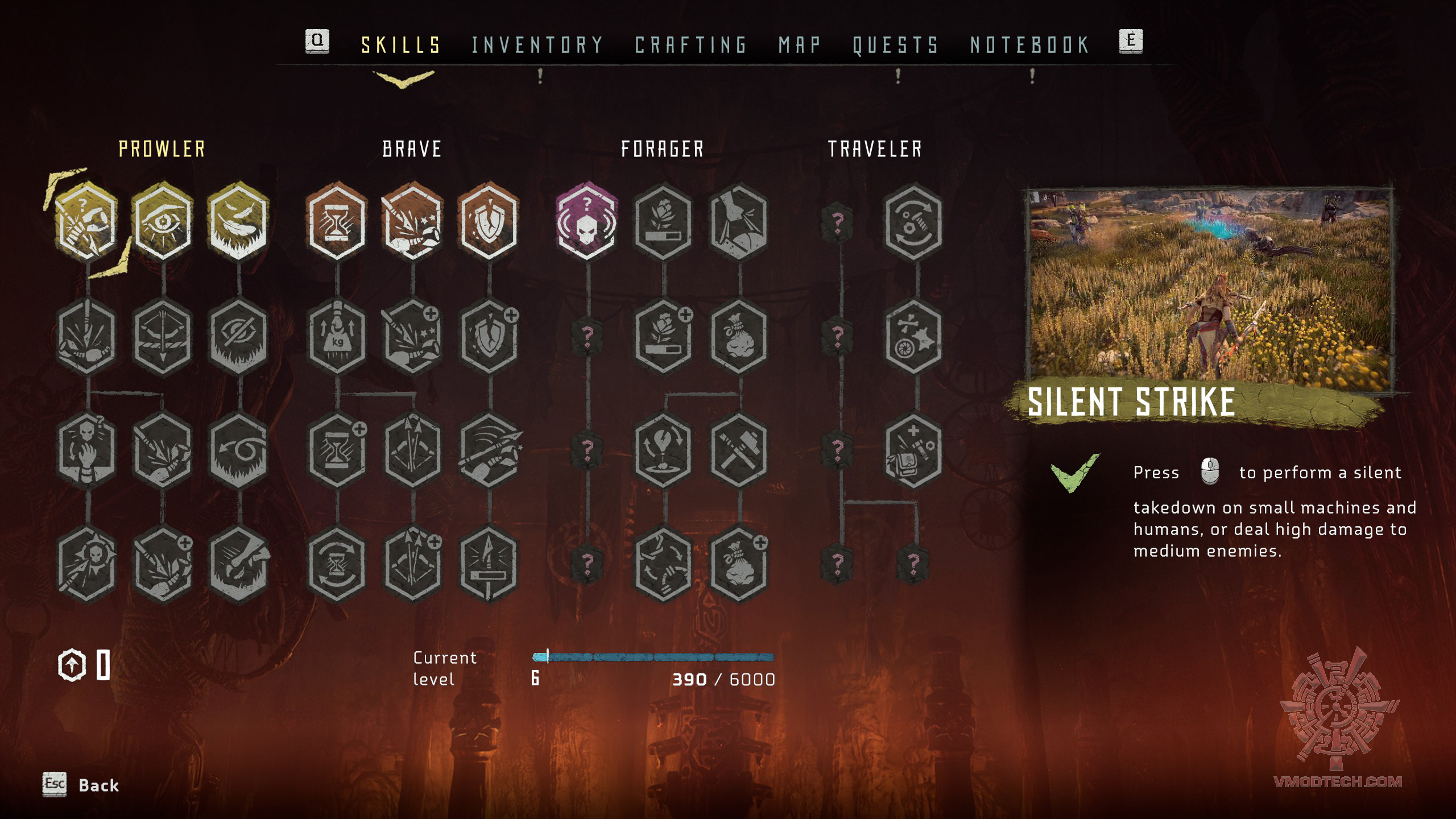This screenshot has height=819, width=1456.
Task: Select the circular arrows Traveler skill icon
Action: (x=913, y=222)
